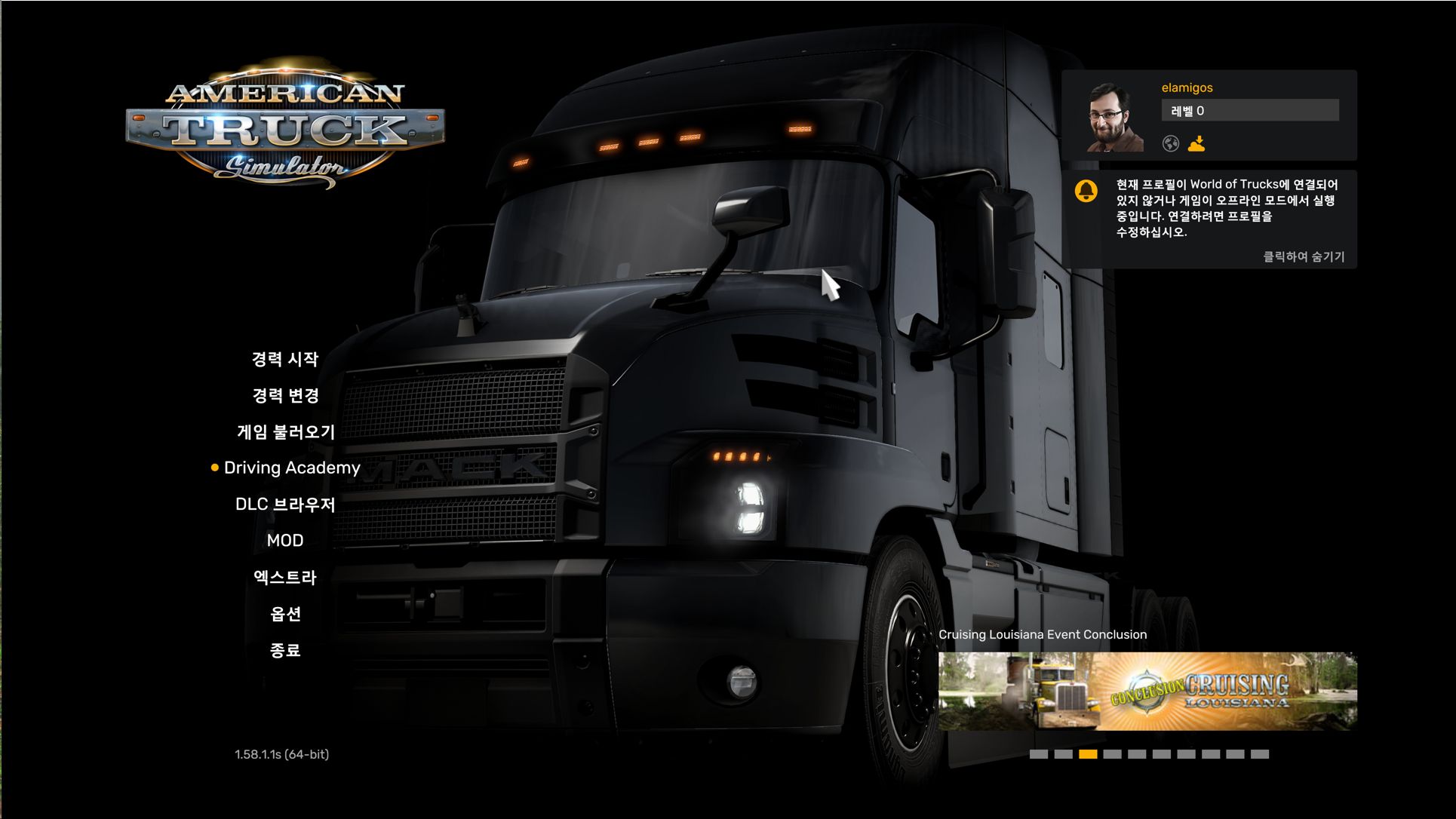Screen dimensions: 1456x819
Task: Click the globe icon under the profile
Action: tap(1170, 143)
